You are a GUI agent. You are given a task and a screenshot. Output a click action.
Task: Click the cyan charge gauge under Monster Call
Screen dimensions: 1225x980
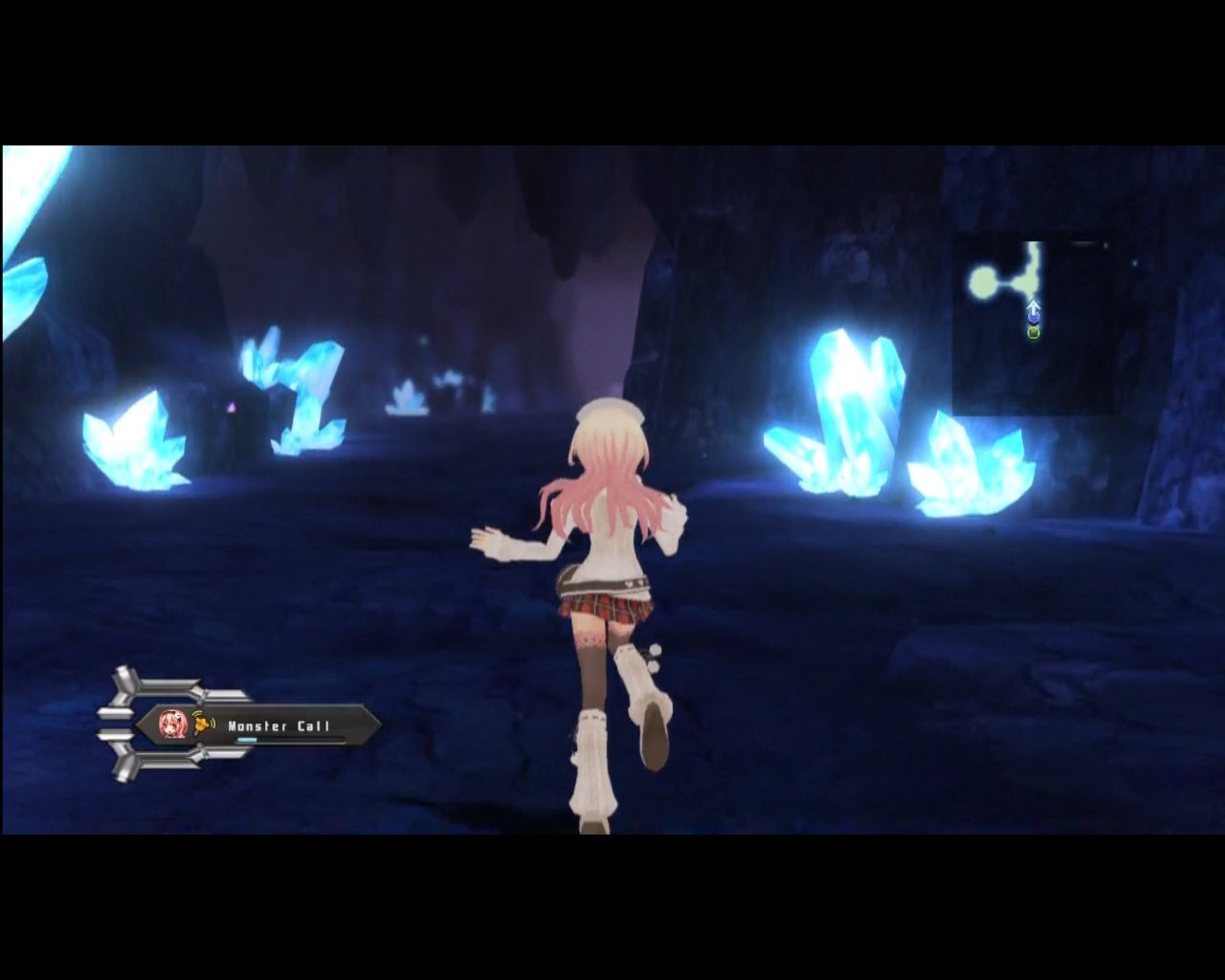246,739
